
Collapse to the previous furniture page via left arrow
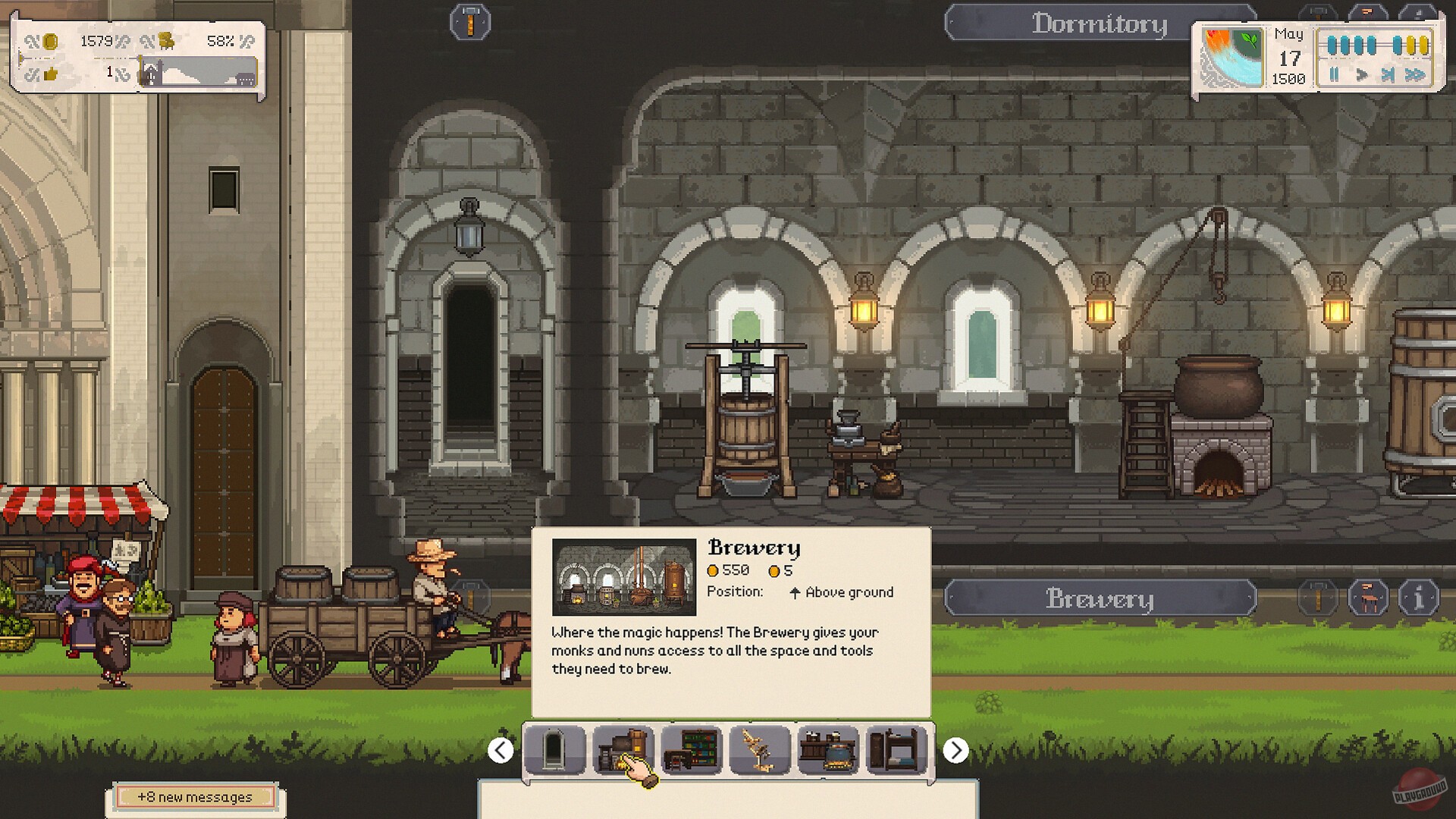point(500,751)
